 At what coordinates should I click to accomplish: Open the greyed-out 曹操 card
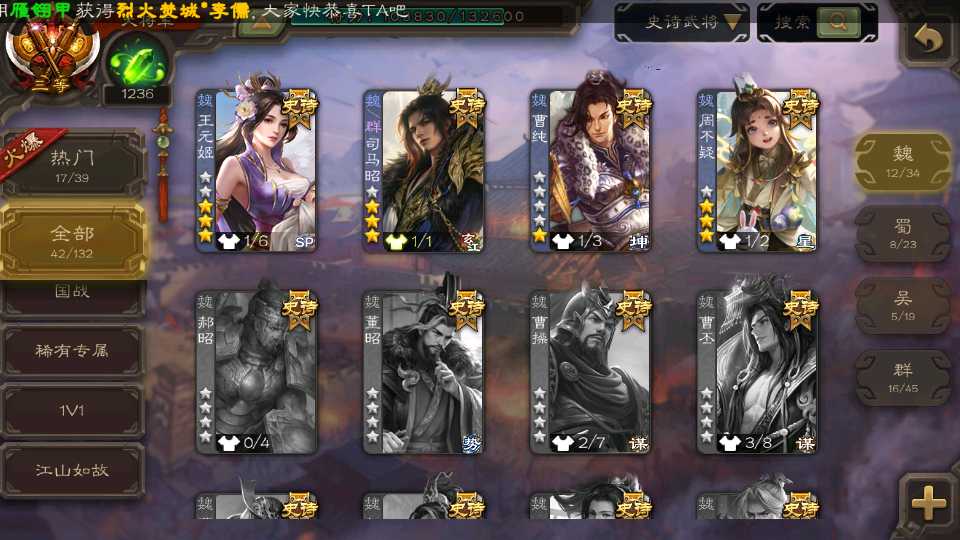[591, 372]
